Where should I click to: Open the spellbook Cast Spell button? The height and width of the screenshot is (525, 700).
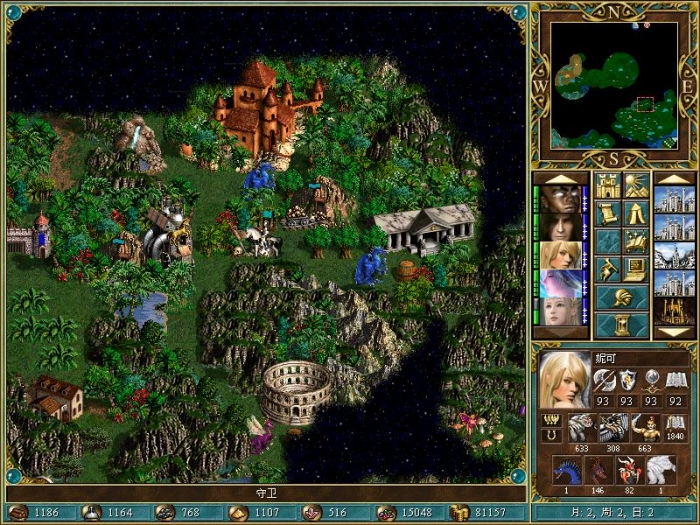tap(636, 241)
